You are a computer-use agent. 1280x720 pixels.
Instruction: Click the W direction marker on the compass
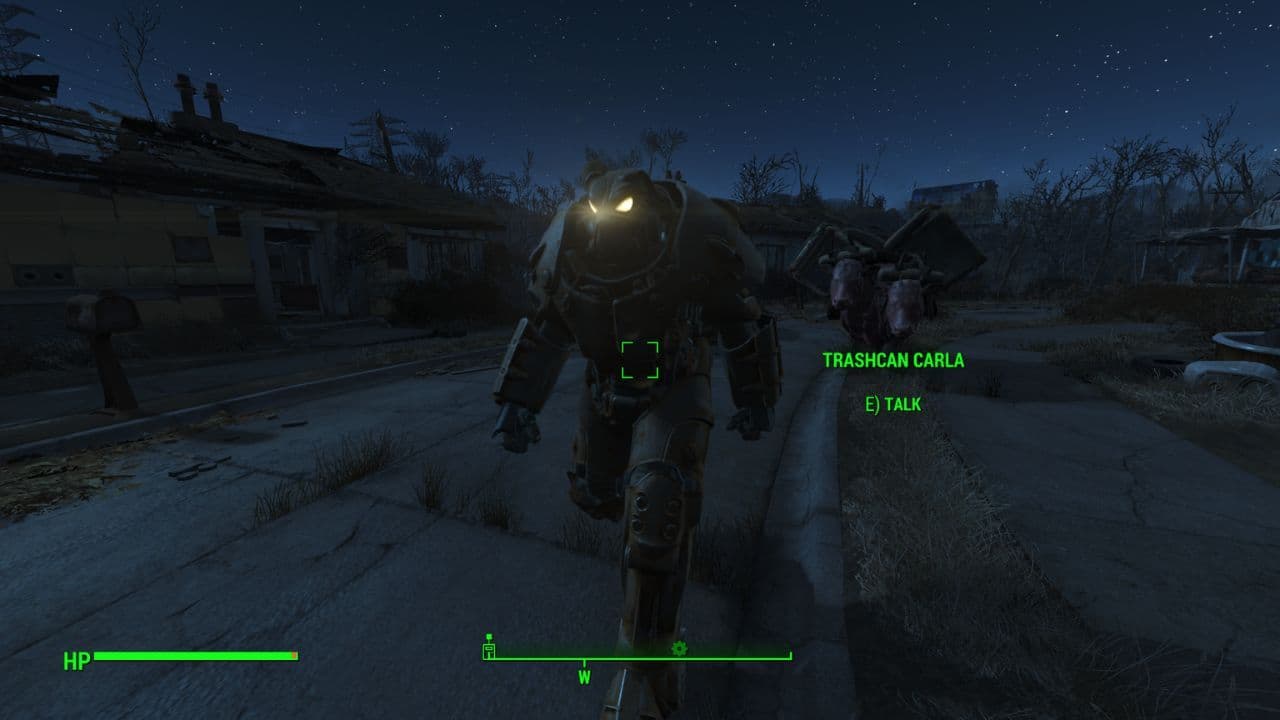tap(585, 676)
